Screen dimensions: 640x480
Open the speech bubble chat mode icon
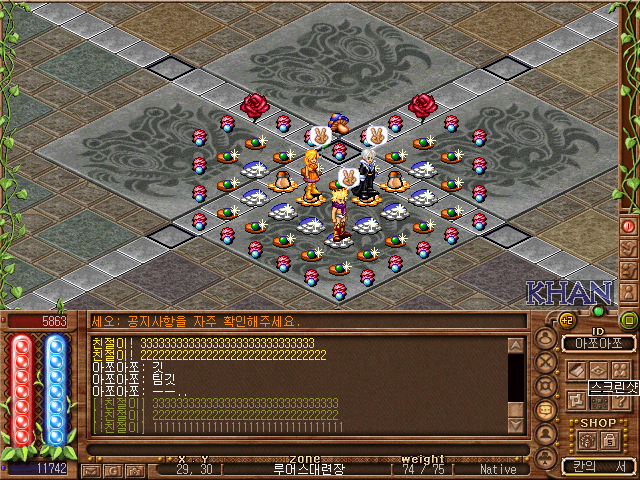pos(547,411)
